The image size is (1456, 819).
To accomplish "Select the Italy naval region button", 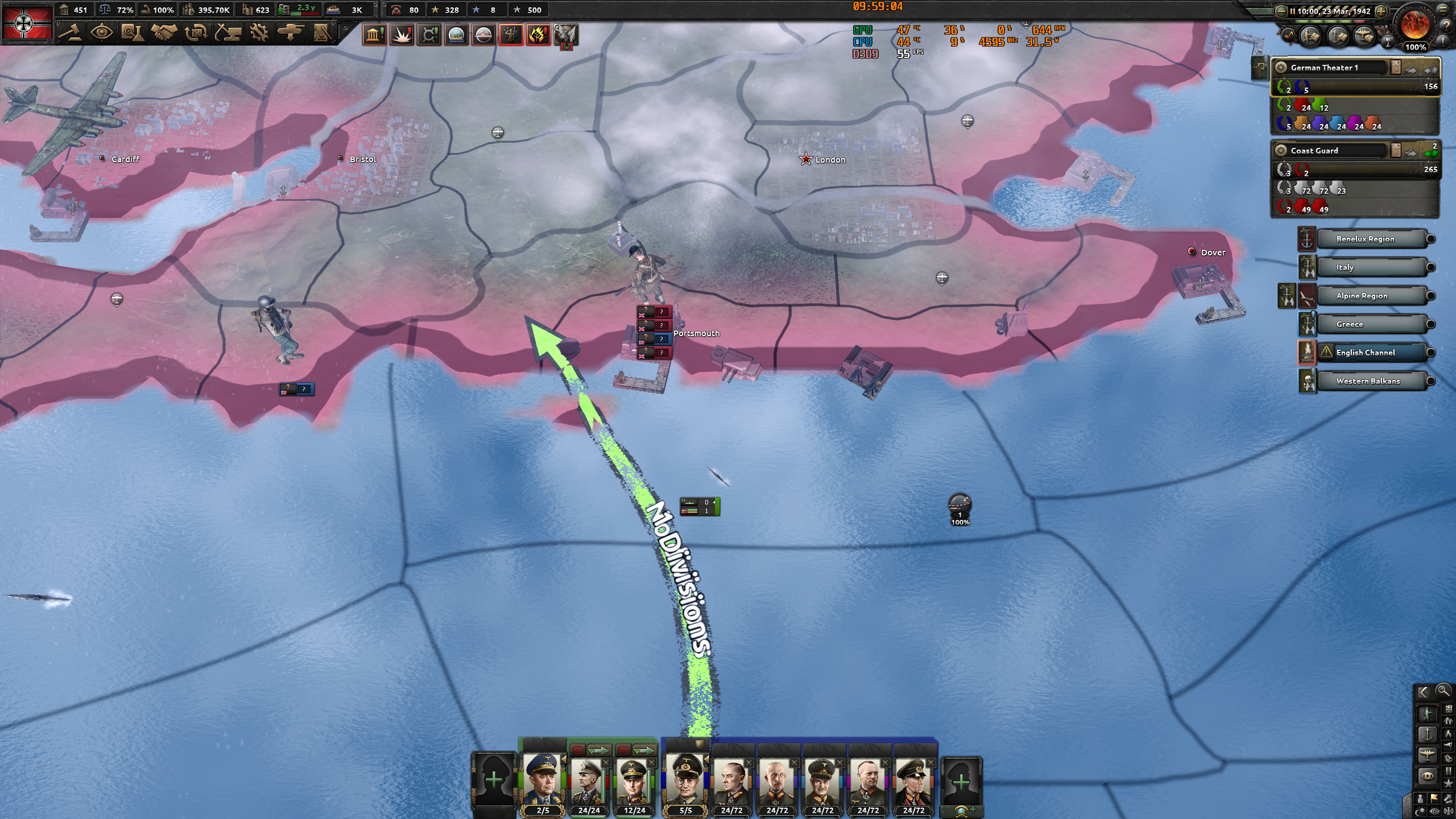I will pos(1374,267).
